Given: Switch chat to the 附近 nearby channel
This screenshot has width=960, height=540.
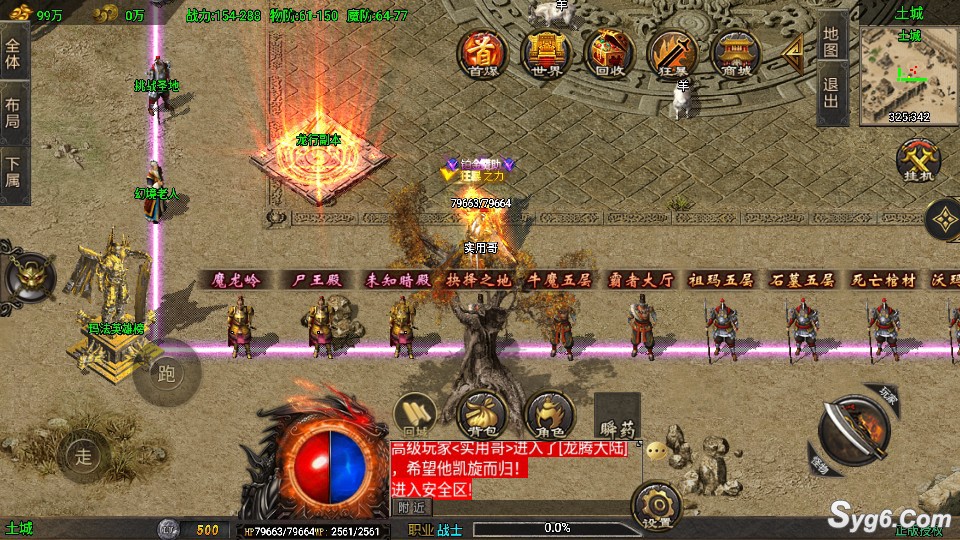Looking at the screenshot, I should [410, 507].
